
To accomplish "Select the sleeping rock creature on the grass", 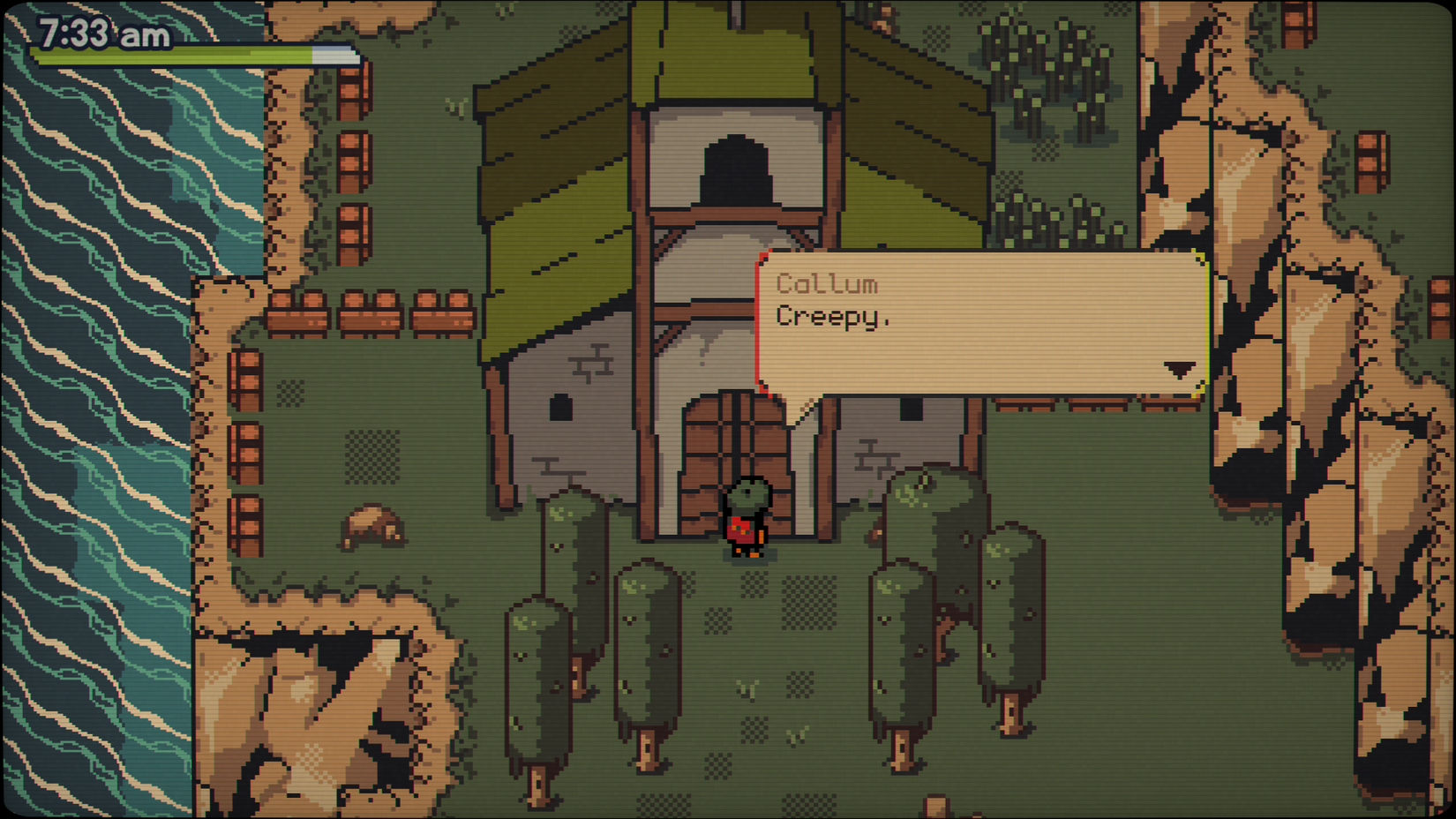I will pyautogui.click(x=371, y=525).
